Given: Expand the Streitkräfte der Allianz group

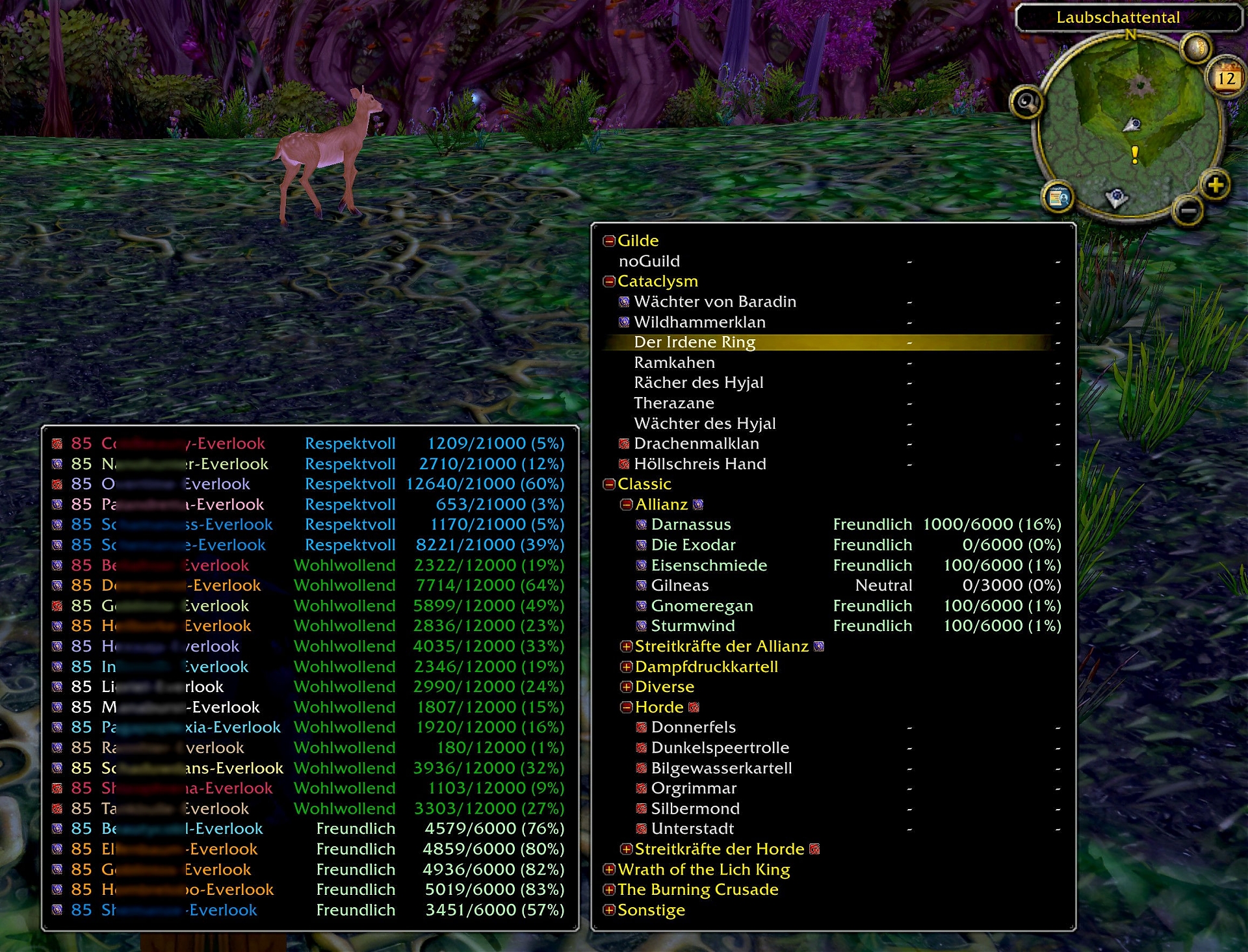Looking at the screenshot, I should (x=626, y=646).
